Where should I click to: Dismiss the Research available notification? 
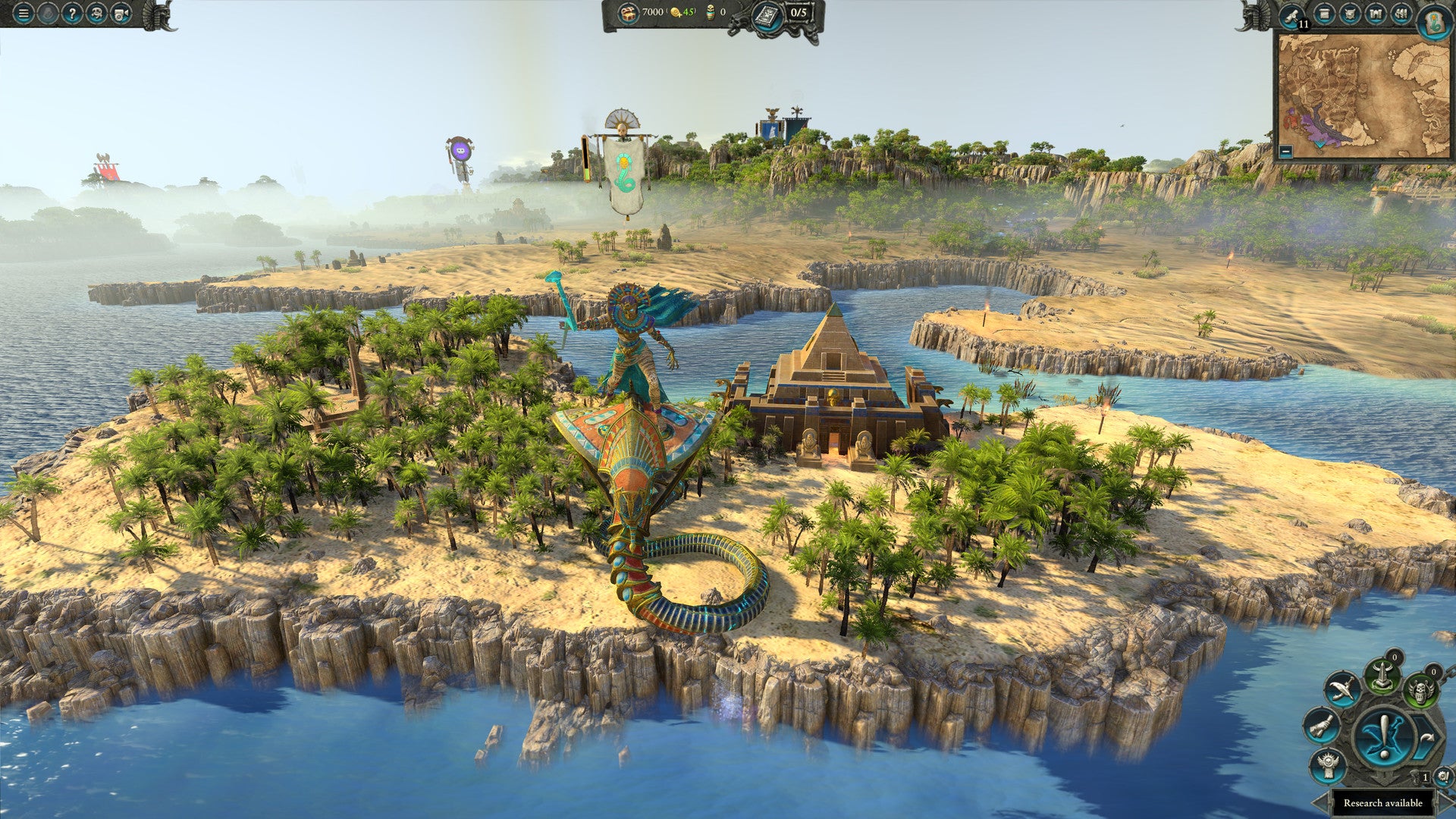(1383, 802)
